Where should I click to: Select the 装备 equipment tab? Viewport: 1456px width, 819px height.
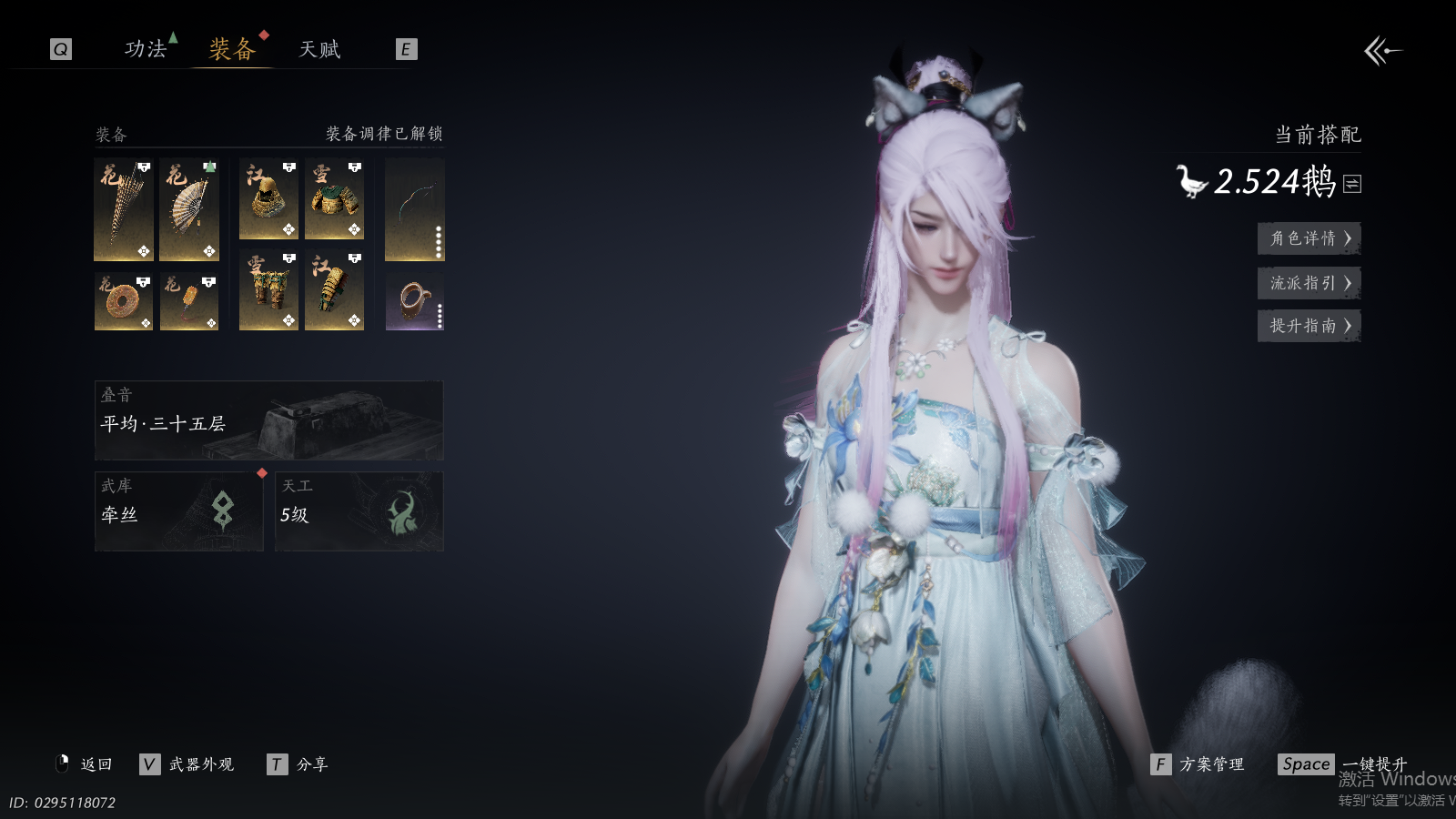(232, 49)
